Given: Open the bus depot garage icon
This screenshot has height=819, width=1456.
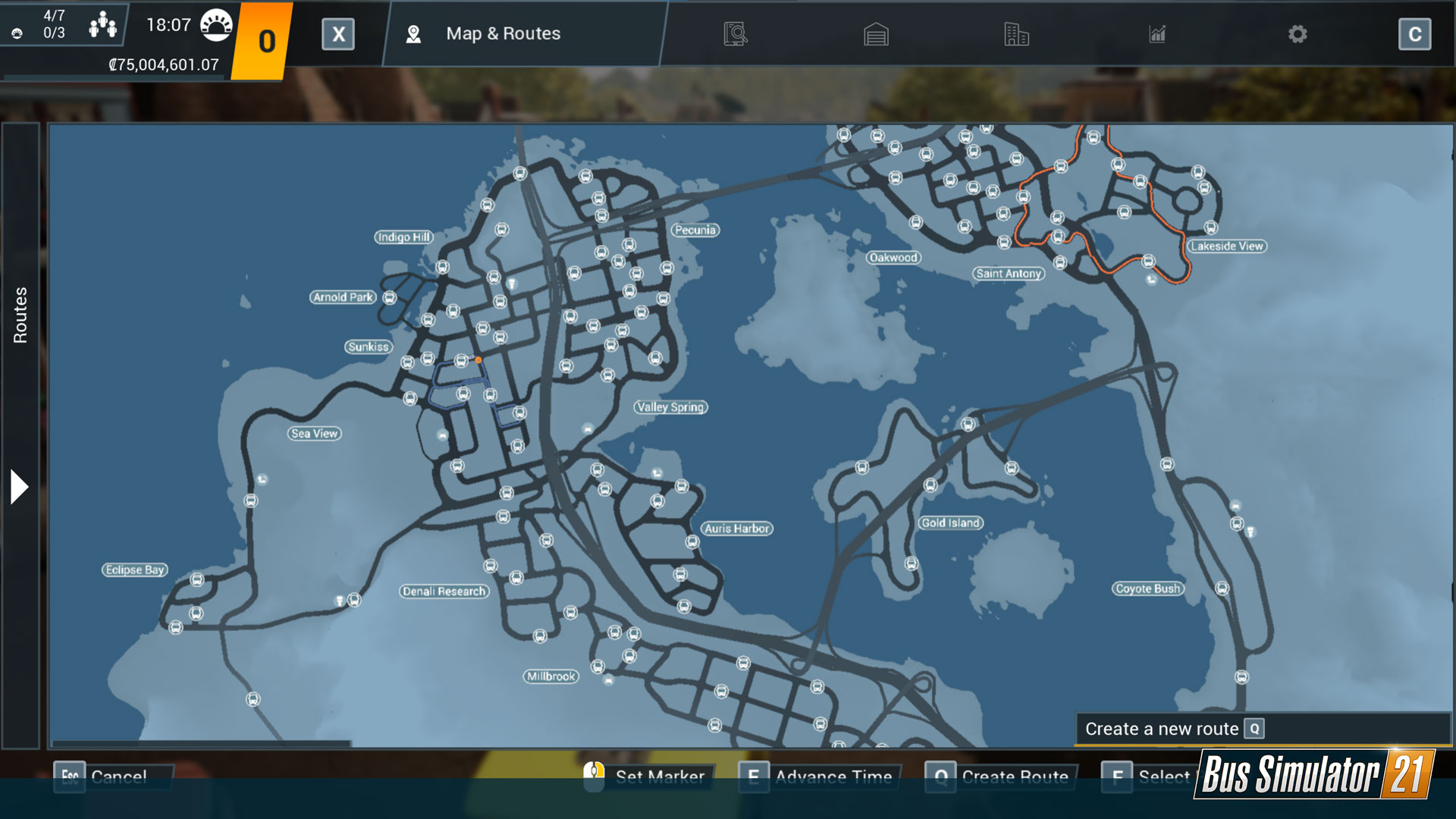Looking at the screenshot, I should click(x=876, y=34).
